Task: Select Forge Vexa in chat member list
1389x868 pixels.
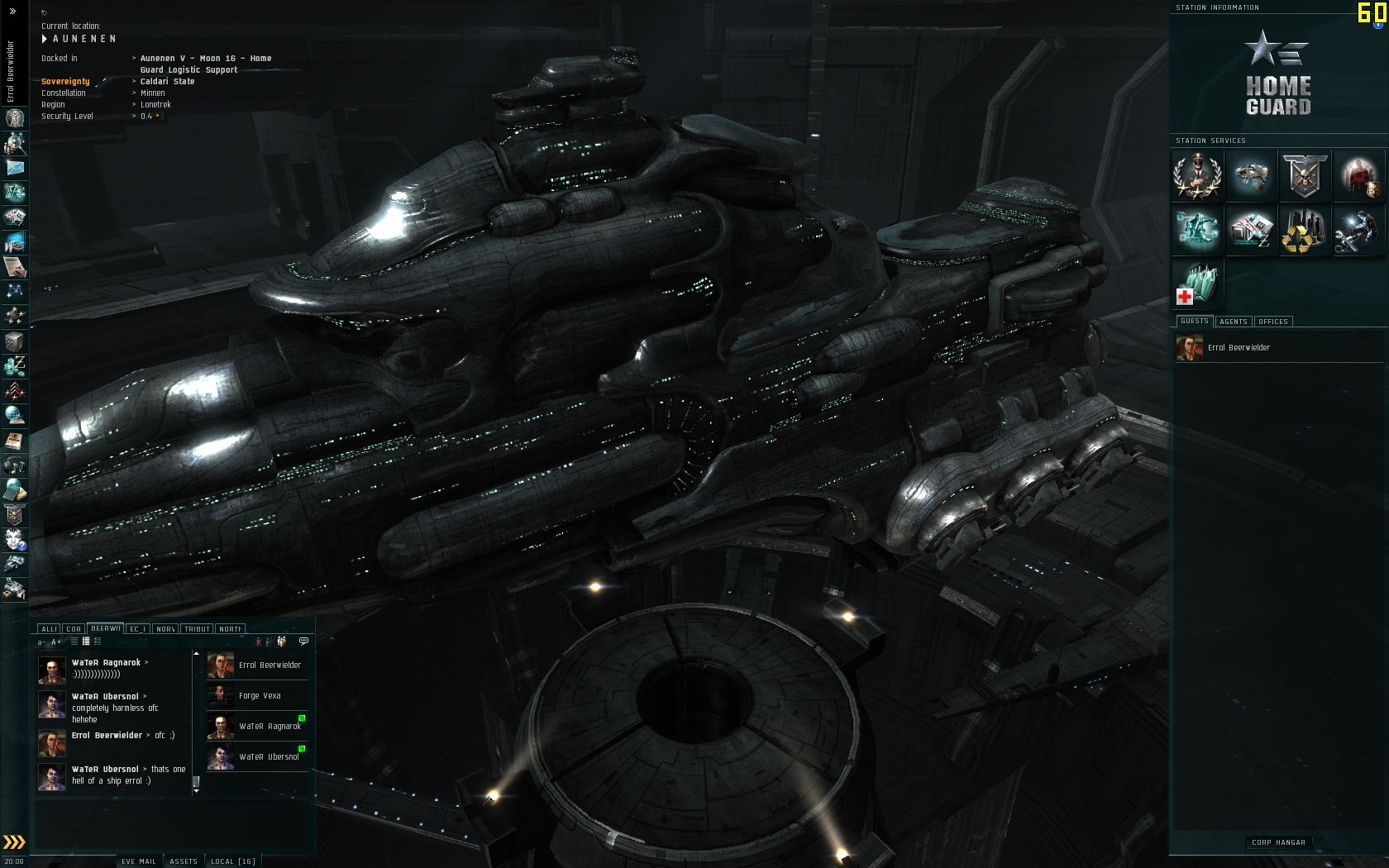Action: click(260, 696)
